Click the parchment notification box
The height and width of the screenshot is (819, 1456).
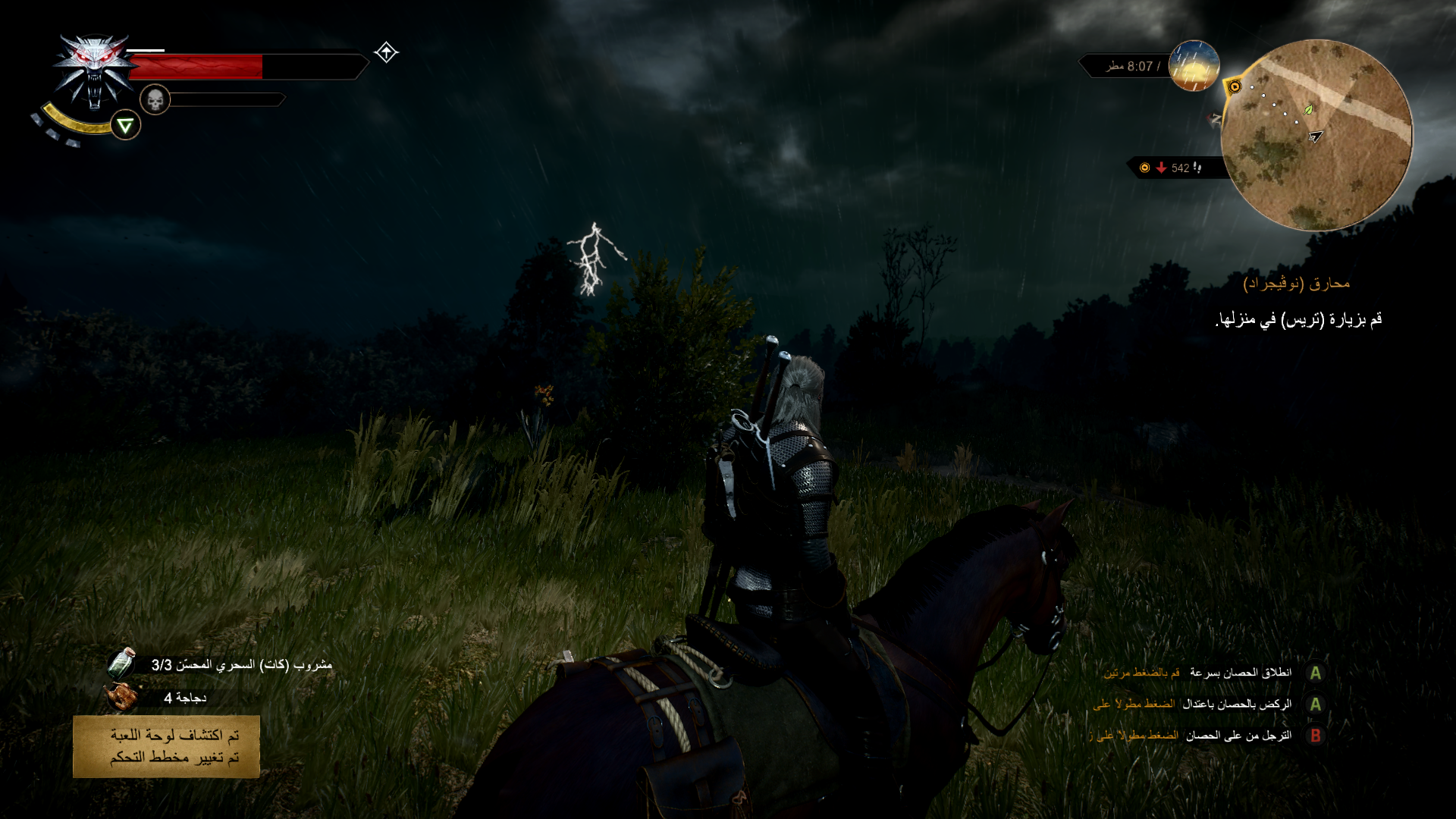coord(167,746)
